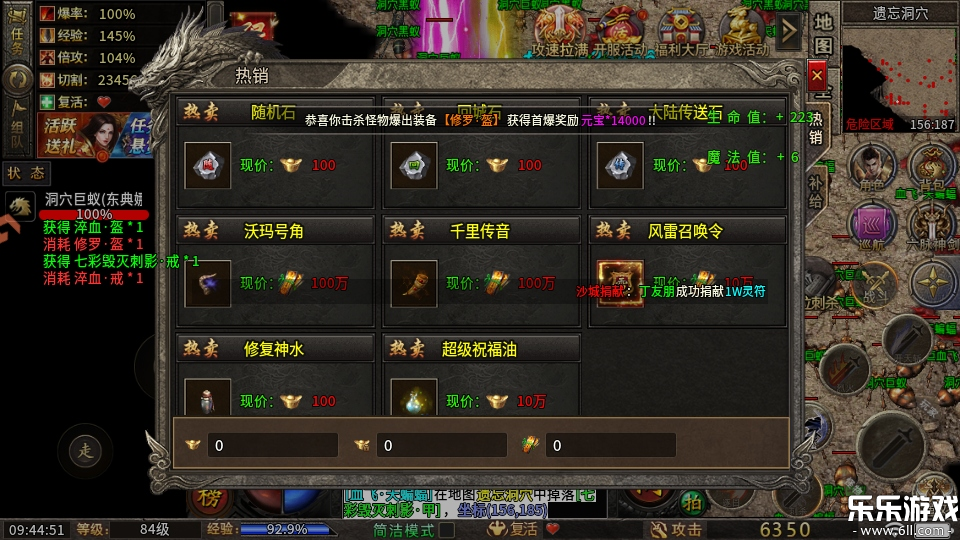Choose the 沃玛号角 item
Viewport: 960px width, 540px height.
click(208, 283)
